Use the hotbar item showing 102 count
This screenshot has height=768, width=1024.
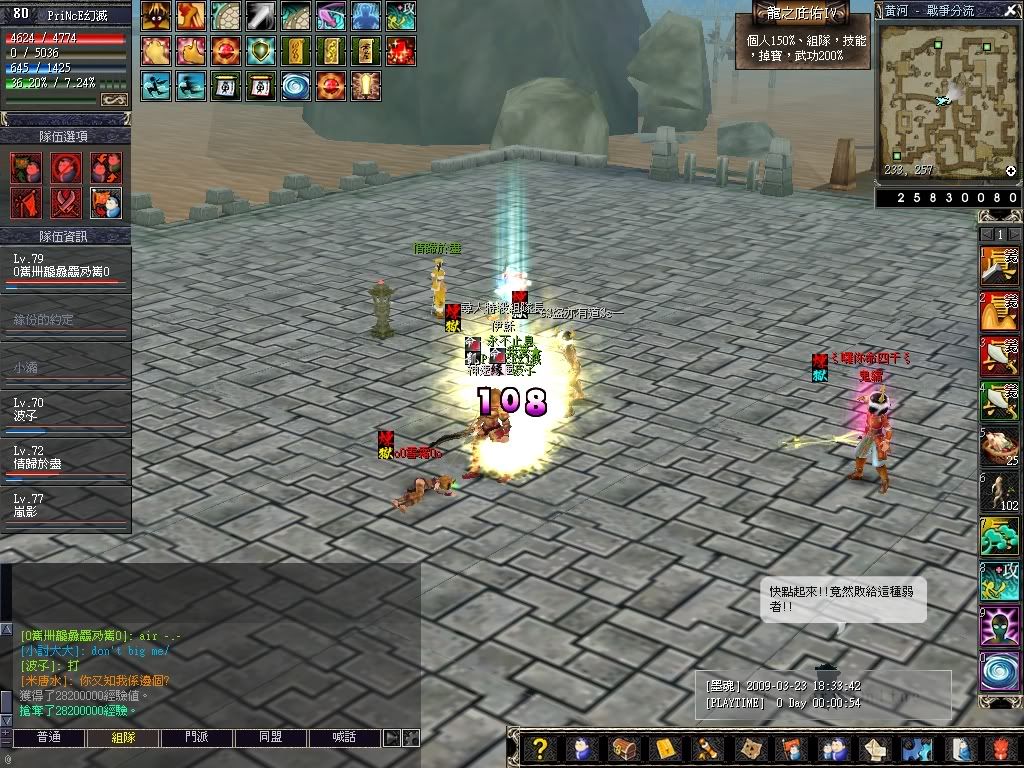point(999,491)
